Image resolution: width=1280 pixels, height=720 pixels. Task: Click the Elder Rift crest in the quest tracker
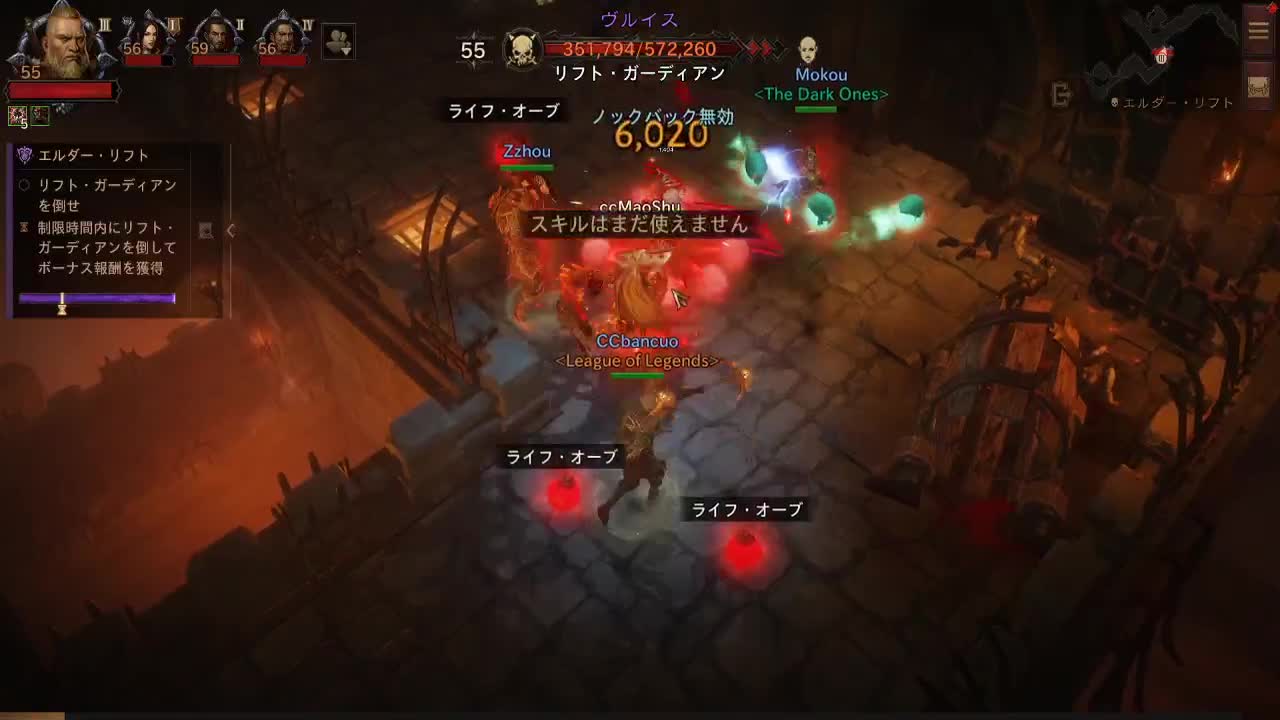(24, 154)
